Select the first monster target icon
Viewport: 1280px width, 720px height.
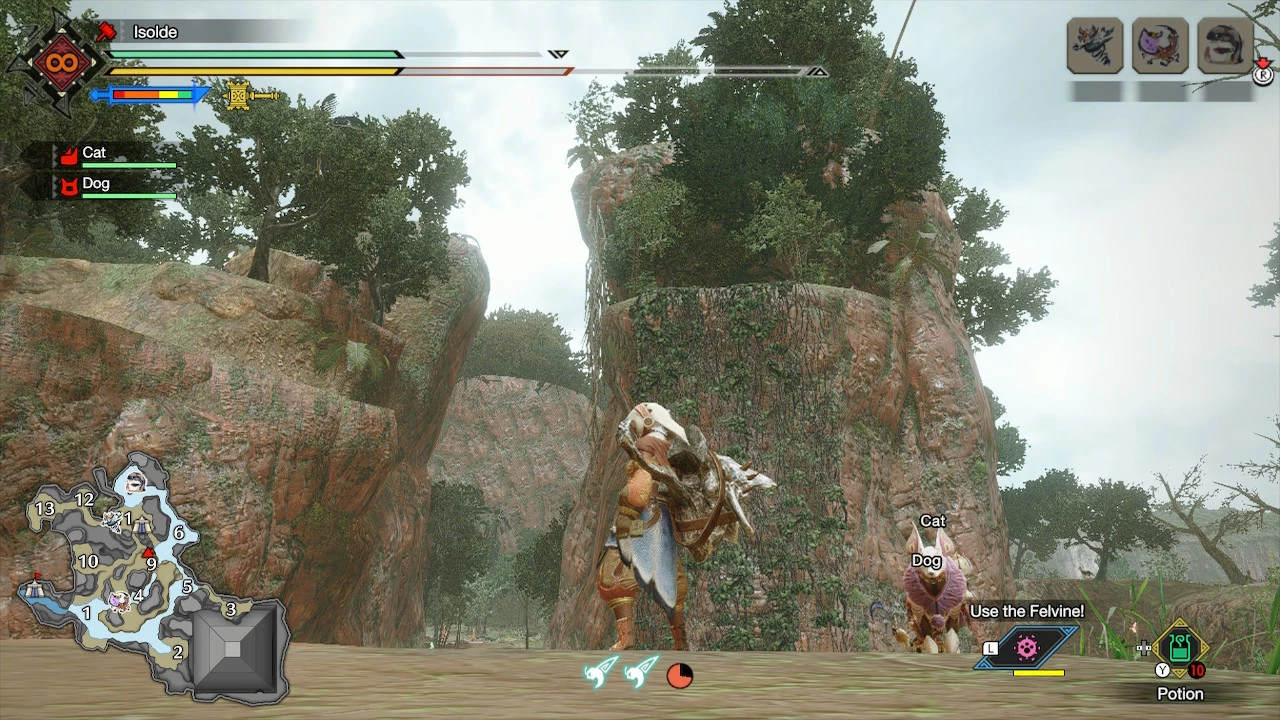pos(1094,45)
